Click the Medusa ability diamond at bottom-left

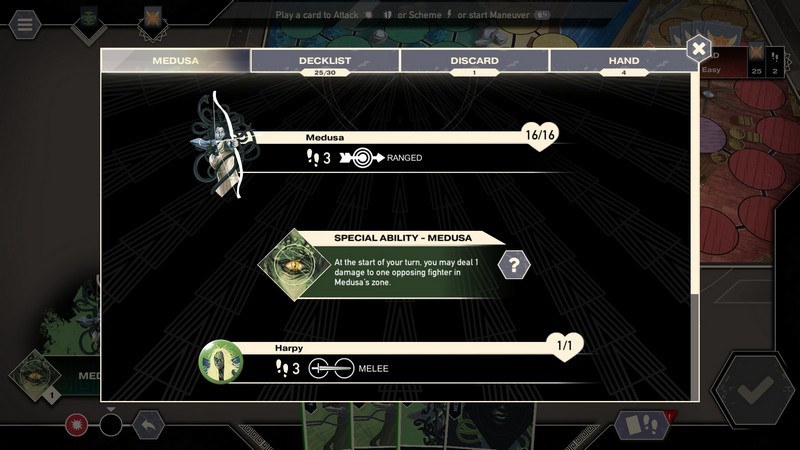coord(34,374)
